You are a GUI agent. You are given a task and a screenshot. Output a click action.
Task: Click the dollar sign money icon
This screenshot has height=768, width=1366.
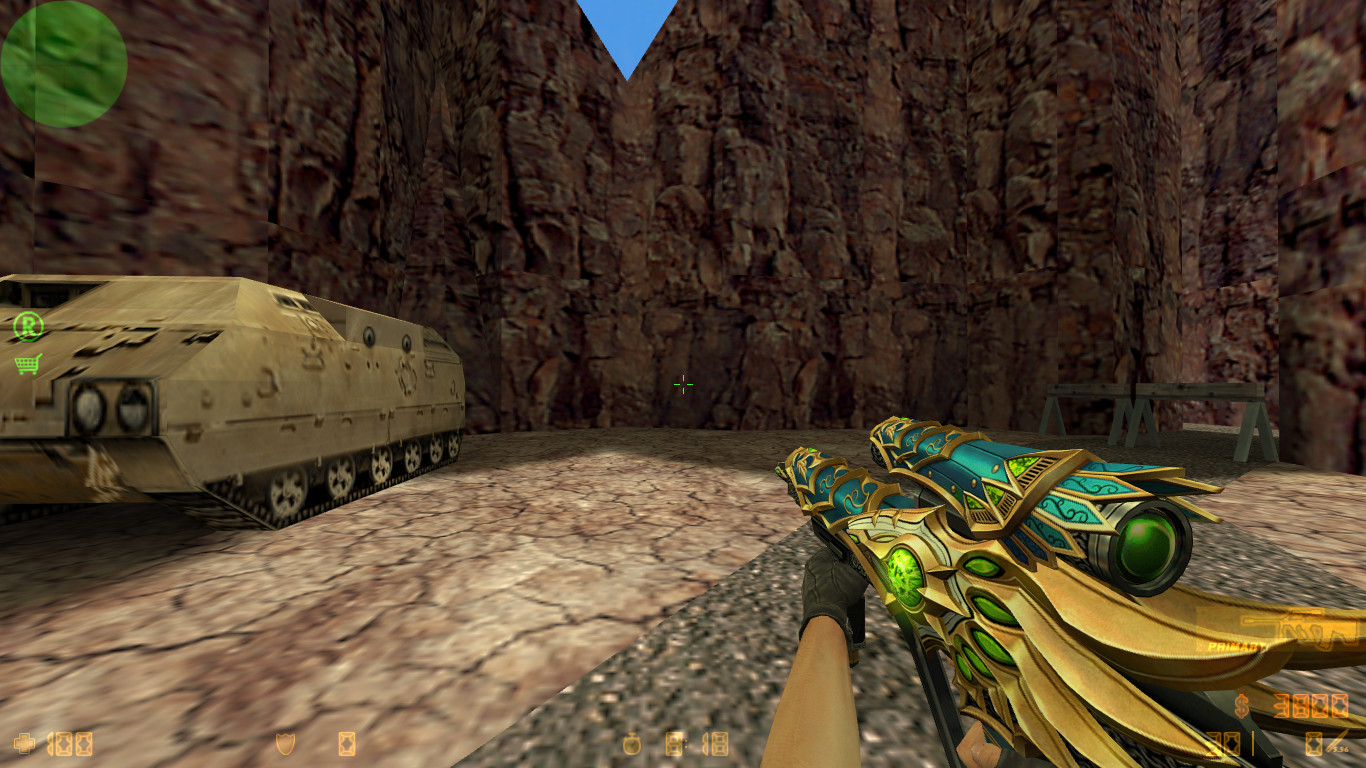tap(1242, 706)
